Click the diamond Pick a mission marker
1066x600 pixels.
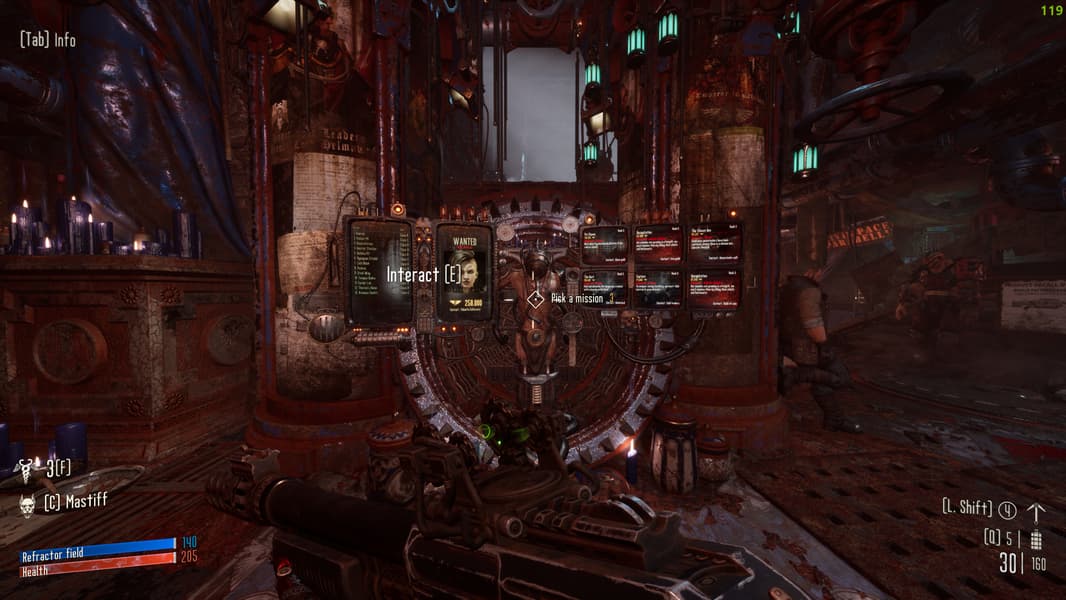point(536,298)
